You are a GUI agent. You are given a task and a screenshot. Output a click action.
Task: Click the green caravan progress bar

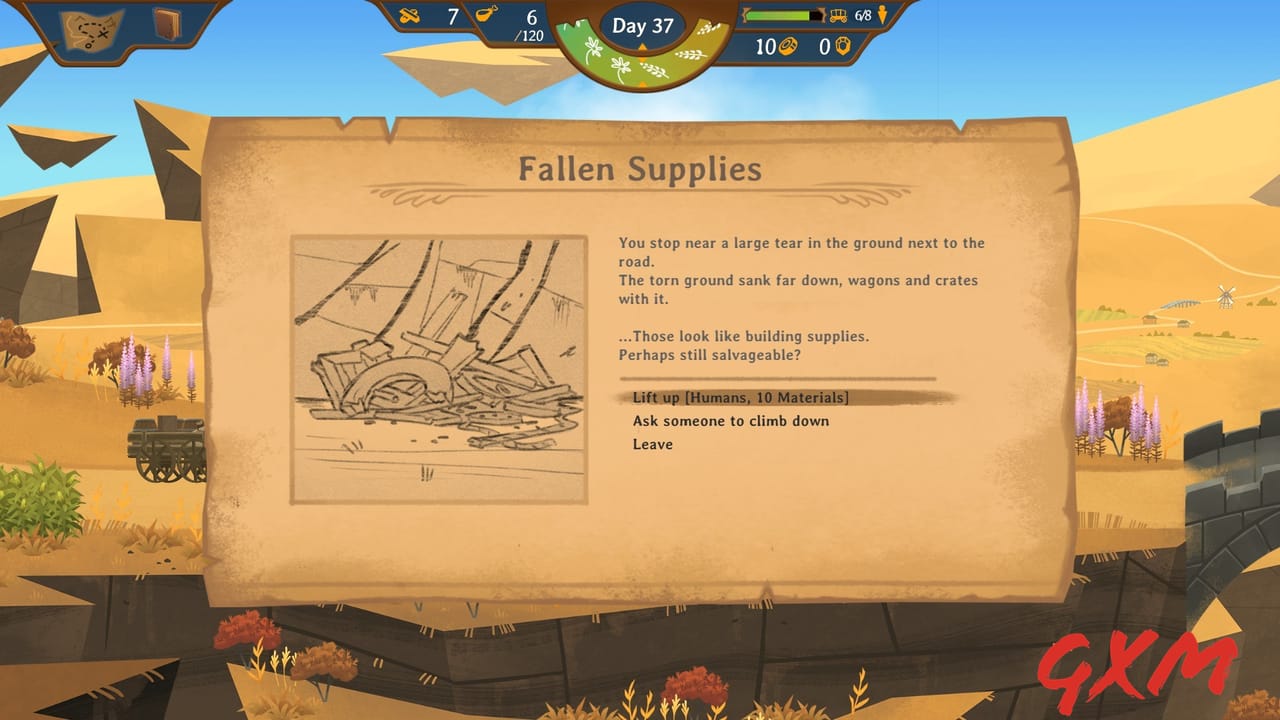pos(778,16)
